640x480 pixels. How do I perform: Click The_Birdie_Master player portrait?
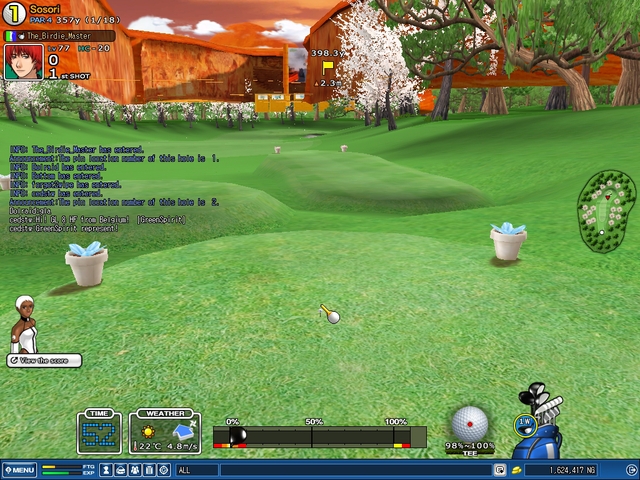[x=22, y=62]
